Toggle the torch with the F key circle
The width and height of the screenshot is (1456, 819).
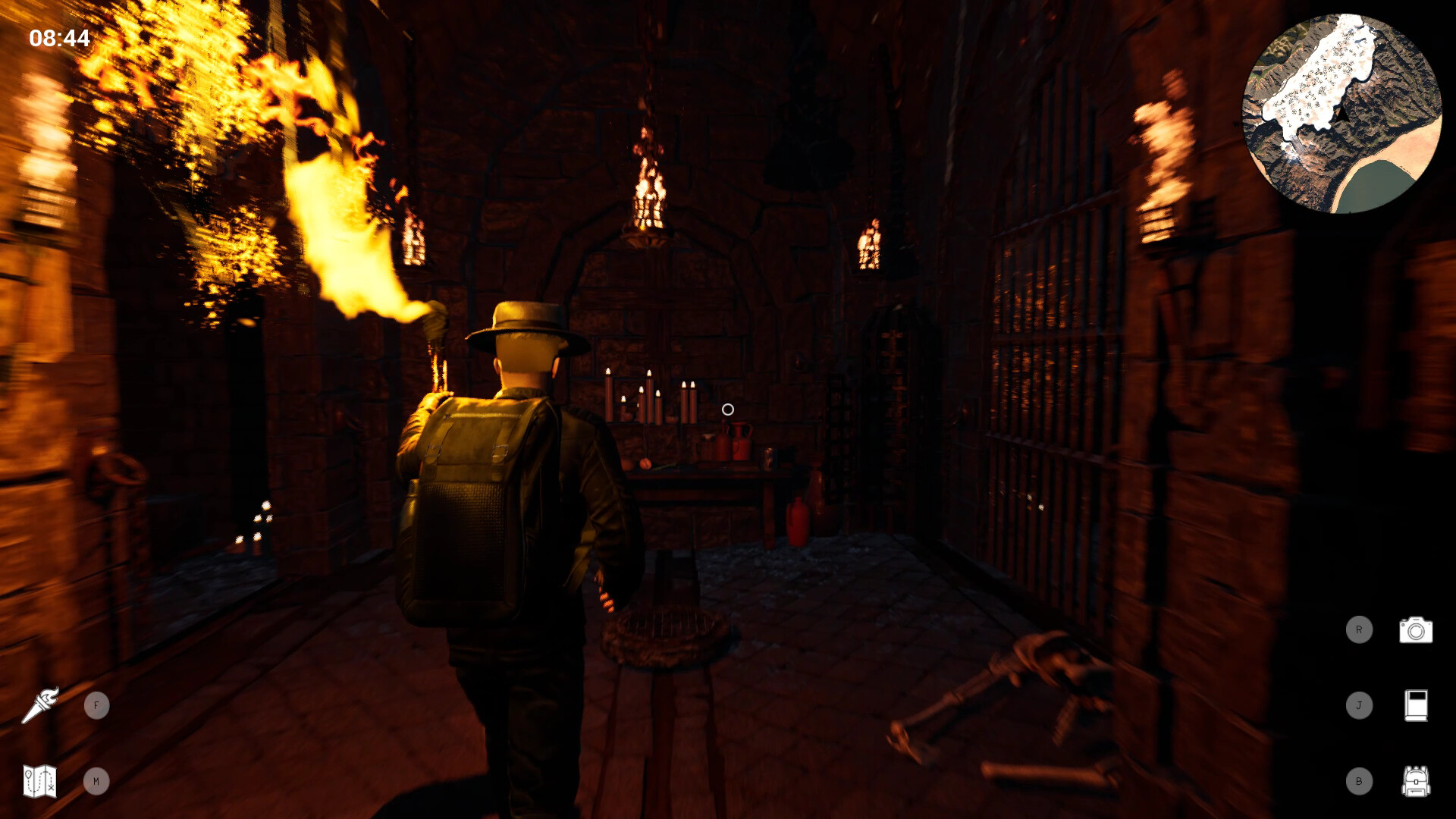tap(97, 704)
